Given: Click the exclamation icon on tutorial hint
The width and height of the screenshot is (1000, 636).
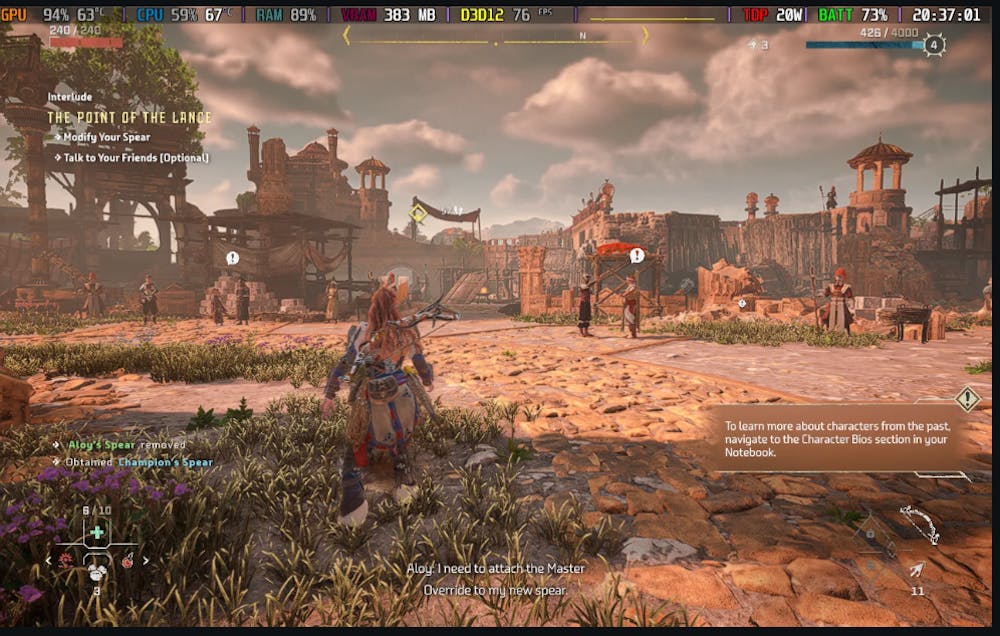Looking at the screenshot, I should (967, 399).
